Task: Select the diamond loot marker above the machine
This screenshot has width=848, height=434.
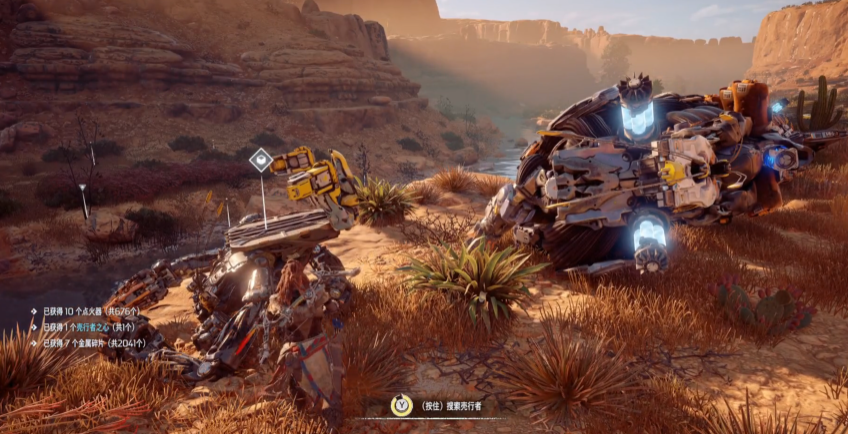Action: coord(261,160)
